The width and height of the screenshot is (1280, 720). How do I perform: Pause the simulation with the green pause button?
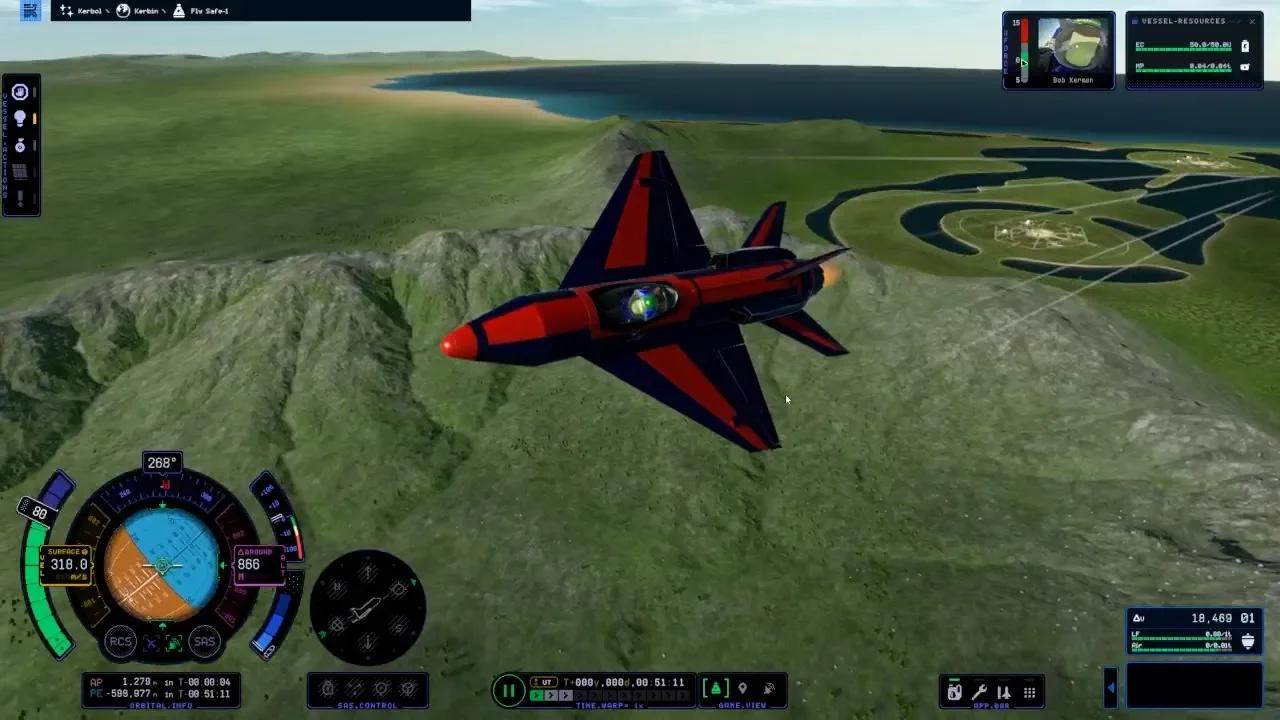pyautogui.click(x=509, y=689)
